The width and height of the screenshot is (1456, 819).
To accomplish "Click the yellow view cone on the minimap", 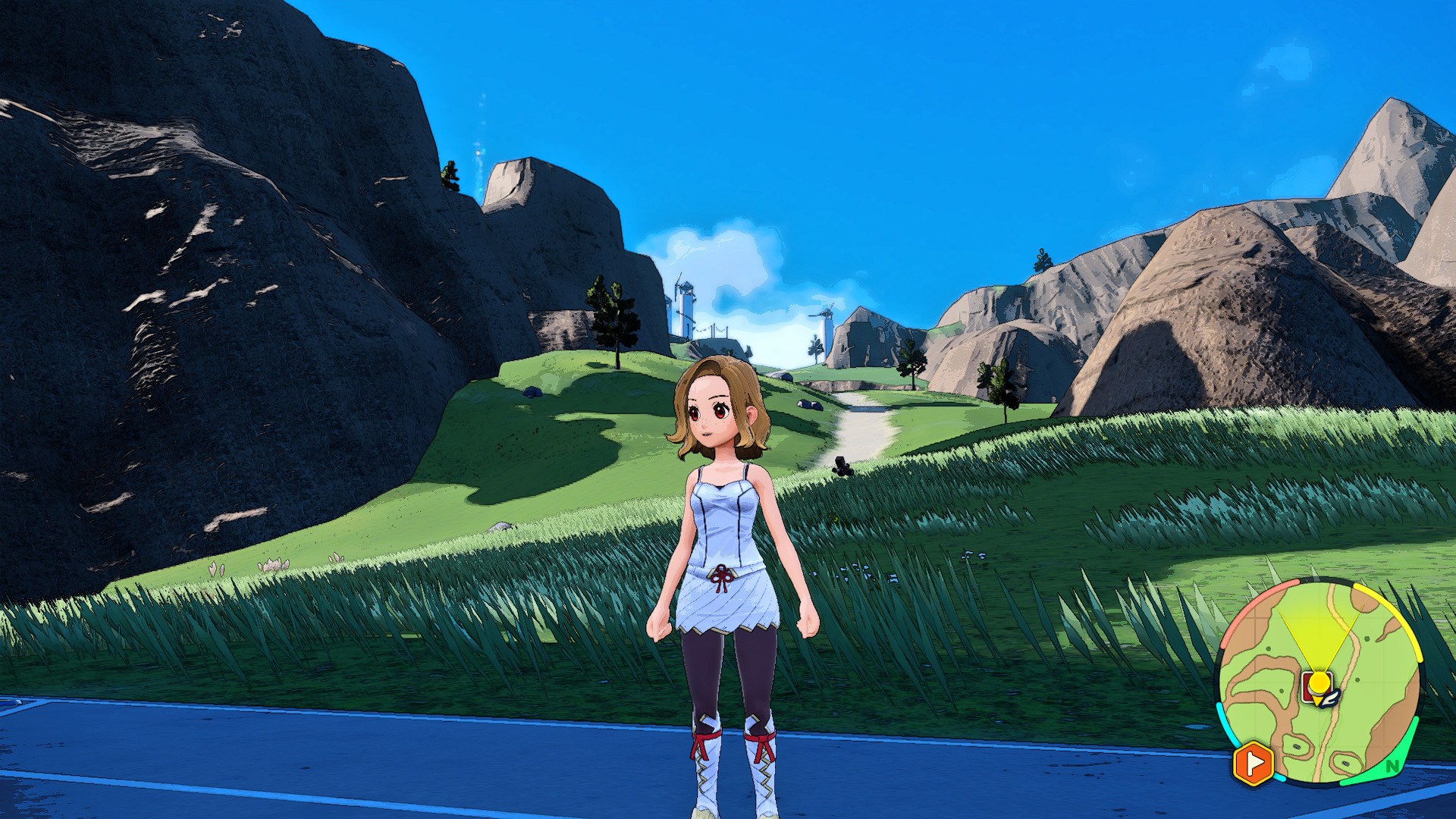I will (x=1319, y=634).
